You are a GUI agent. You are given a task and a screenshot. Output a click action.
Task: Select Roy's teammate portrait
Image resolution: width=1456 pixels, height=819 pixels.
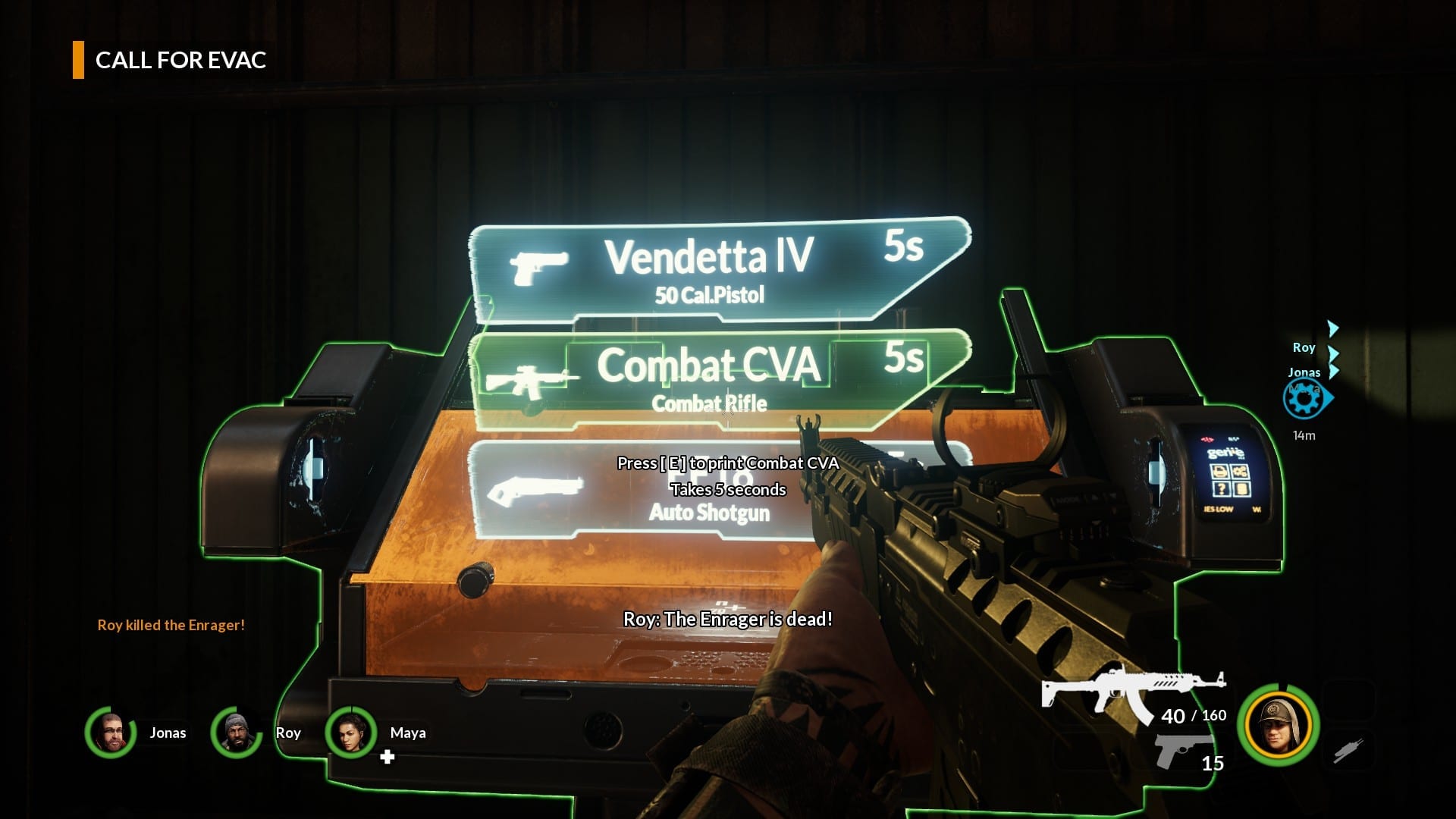tap(237, 733)
